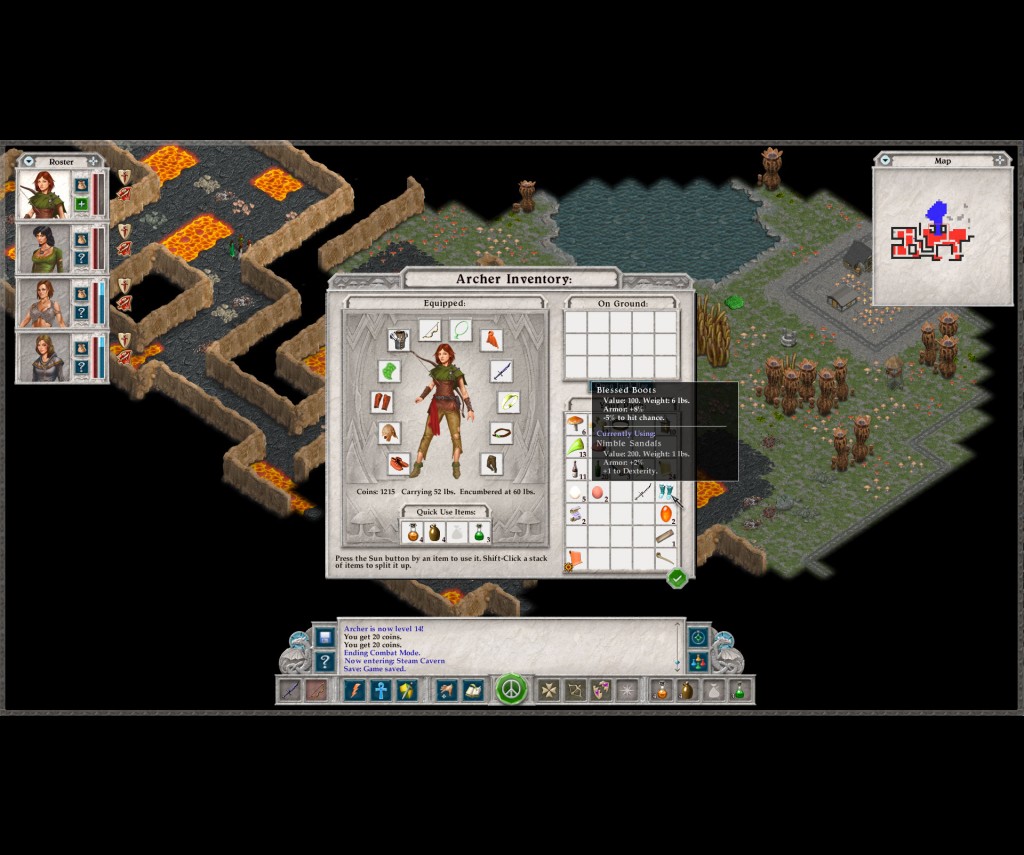Use the green potion quick item in inventory

pyautogui.click(x=479, y=532)
